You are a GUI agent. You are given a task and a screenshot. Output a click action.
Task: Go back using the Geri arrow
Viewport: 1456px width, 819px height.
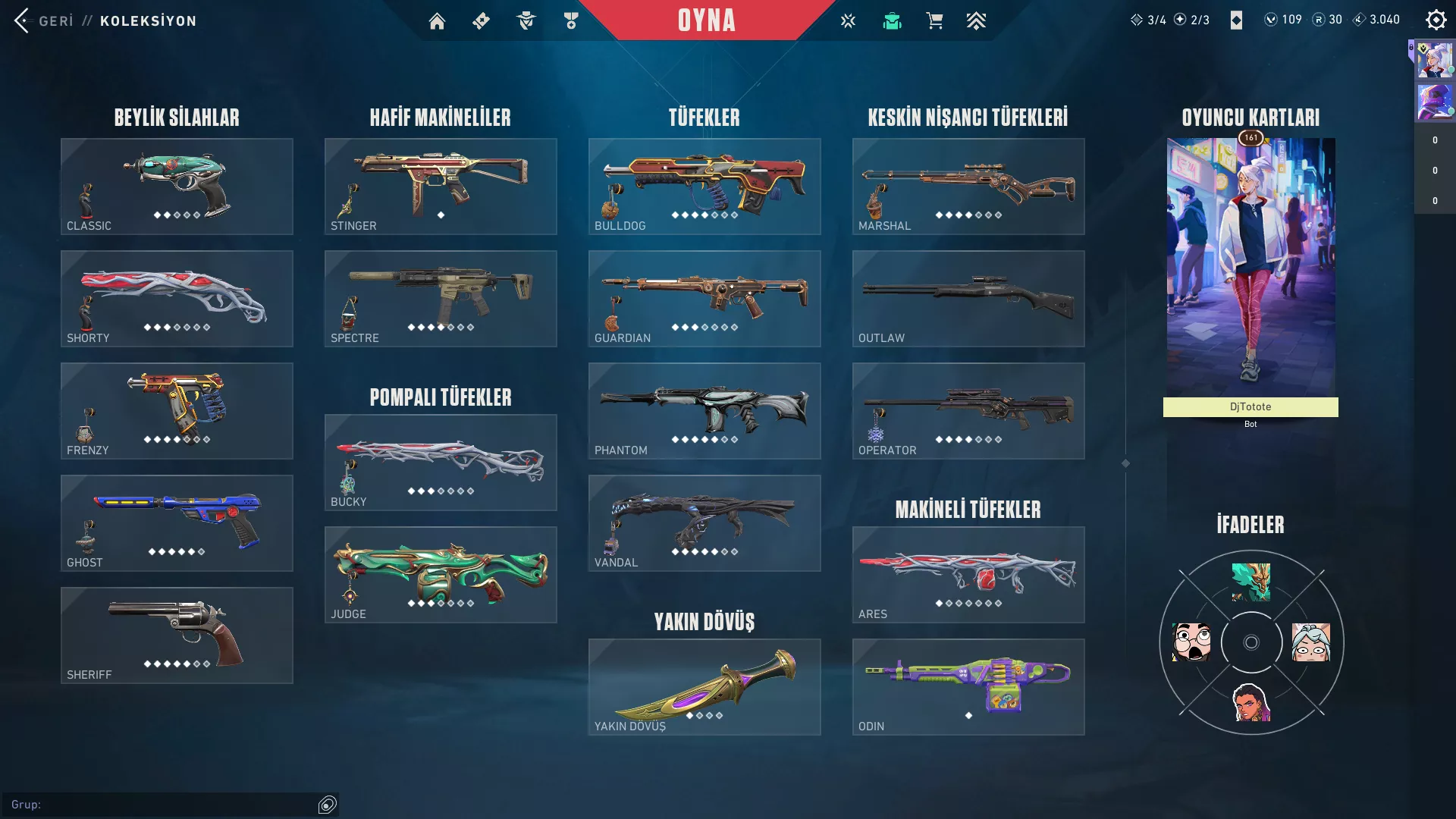coord(23,20)
